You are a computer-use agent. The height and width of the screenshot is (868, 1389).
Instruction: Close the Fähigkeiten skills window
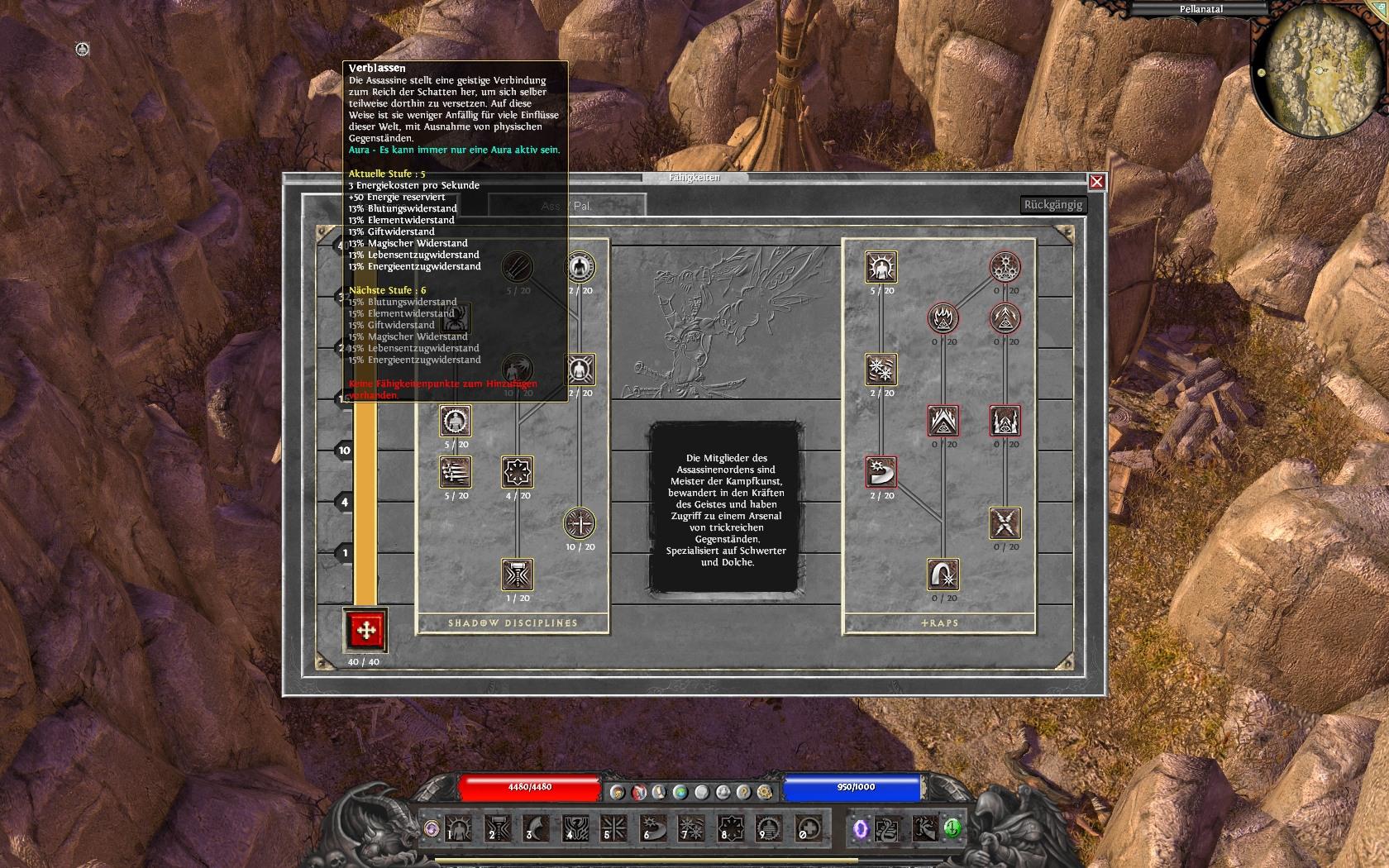(1096, 182)
